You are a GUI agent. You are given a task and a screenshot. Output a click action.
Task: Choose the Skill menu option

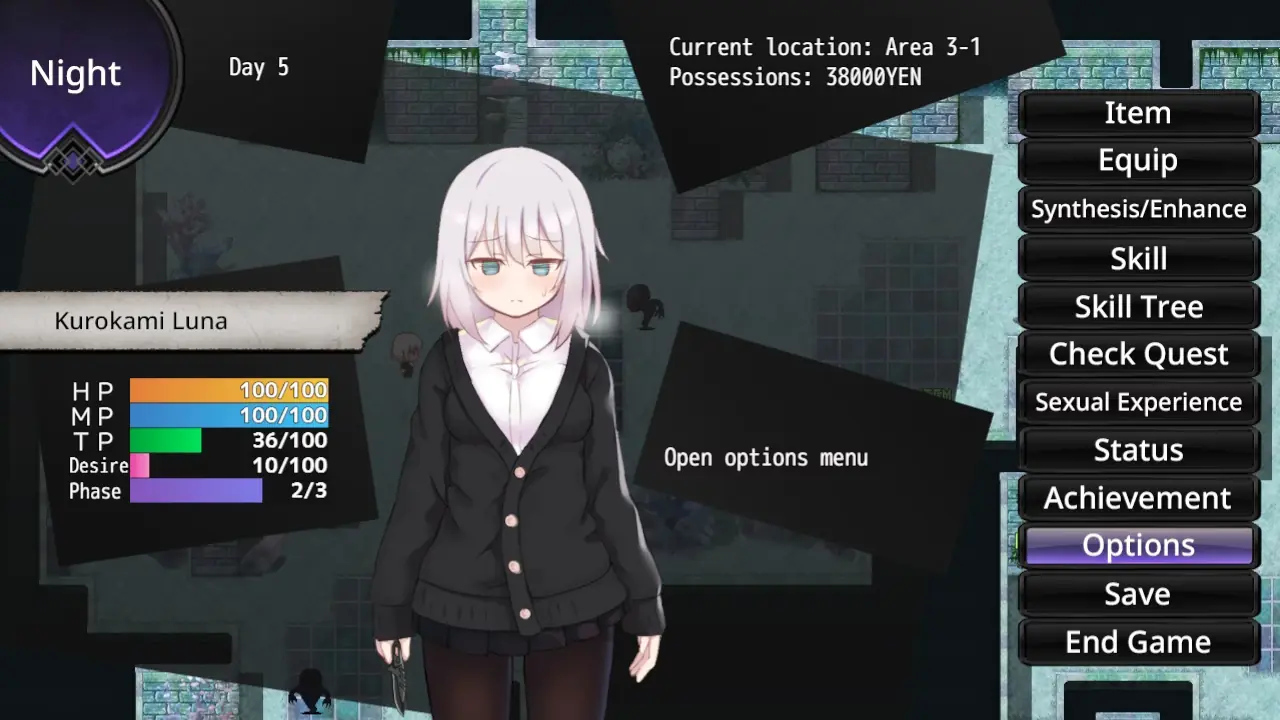click(1138, 258)
